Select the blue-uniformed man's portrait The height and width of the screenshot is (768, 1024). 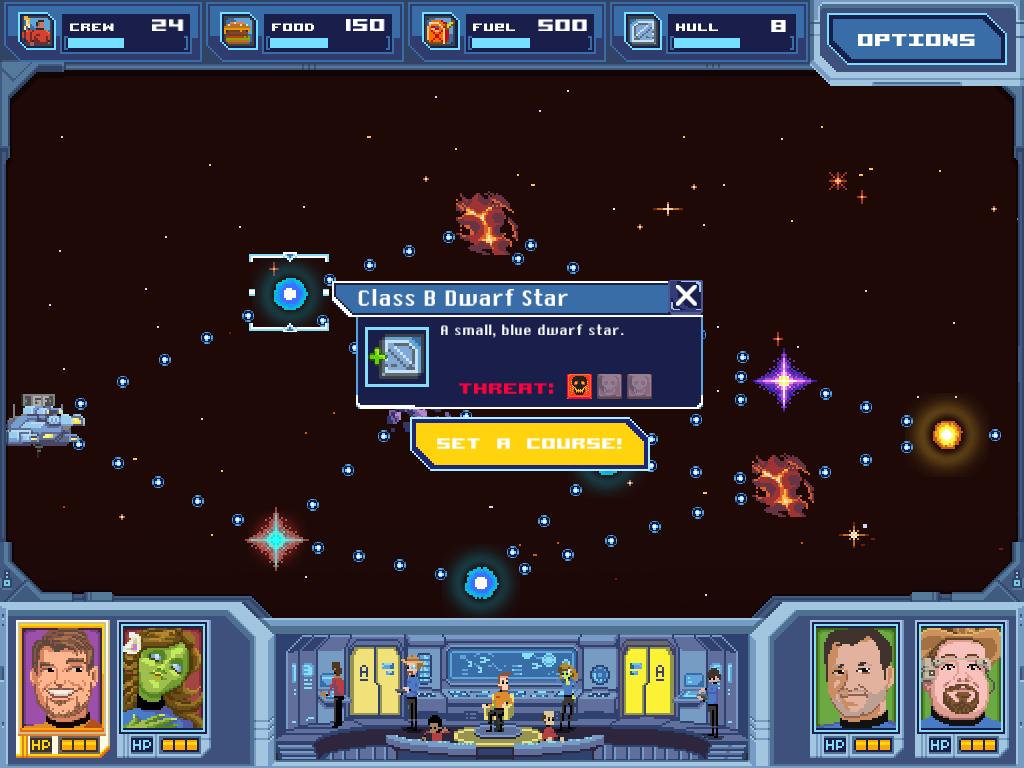point(856,677)
